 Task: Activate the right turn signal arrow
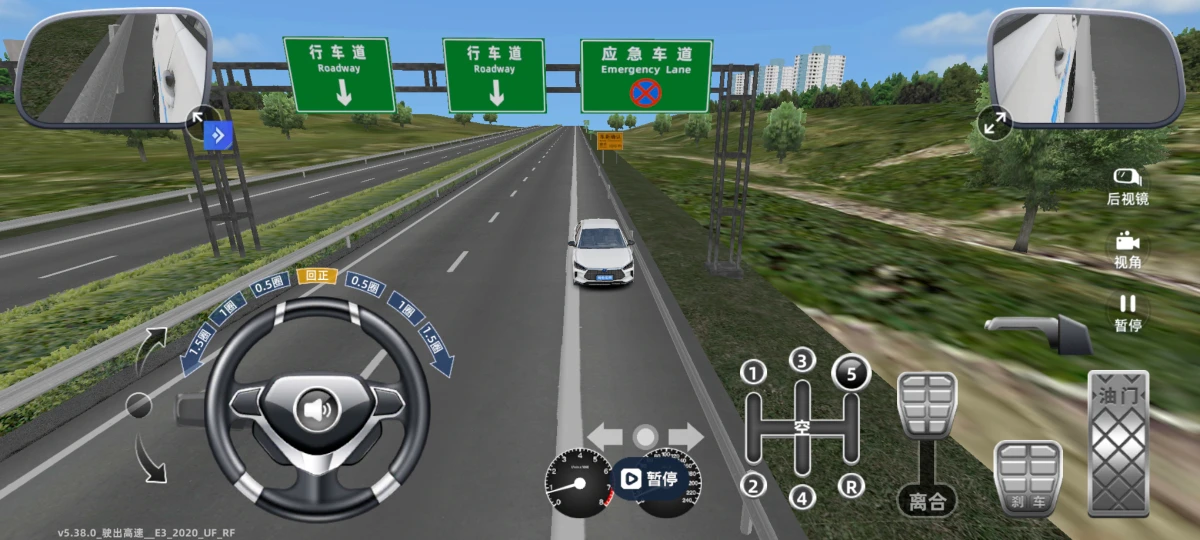point(687,436)
